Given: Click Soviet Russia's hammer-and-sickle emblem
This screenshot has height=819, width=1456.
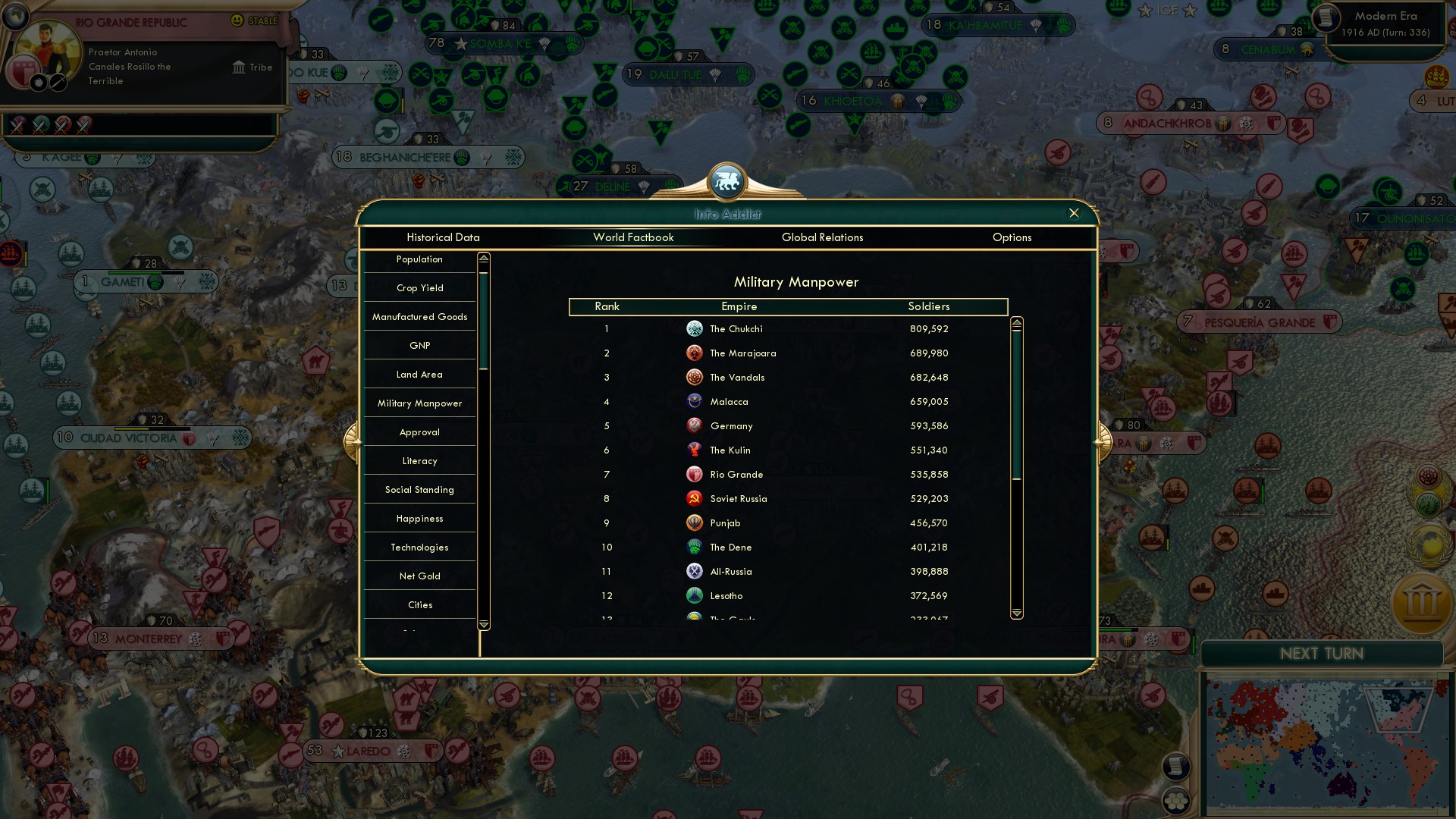Looking at the screenshot, I should tap(695, 498).
